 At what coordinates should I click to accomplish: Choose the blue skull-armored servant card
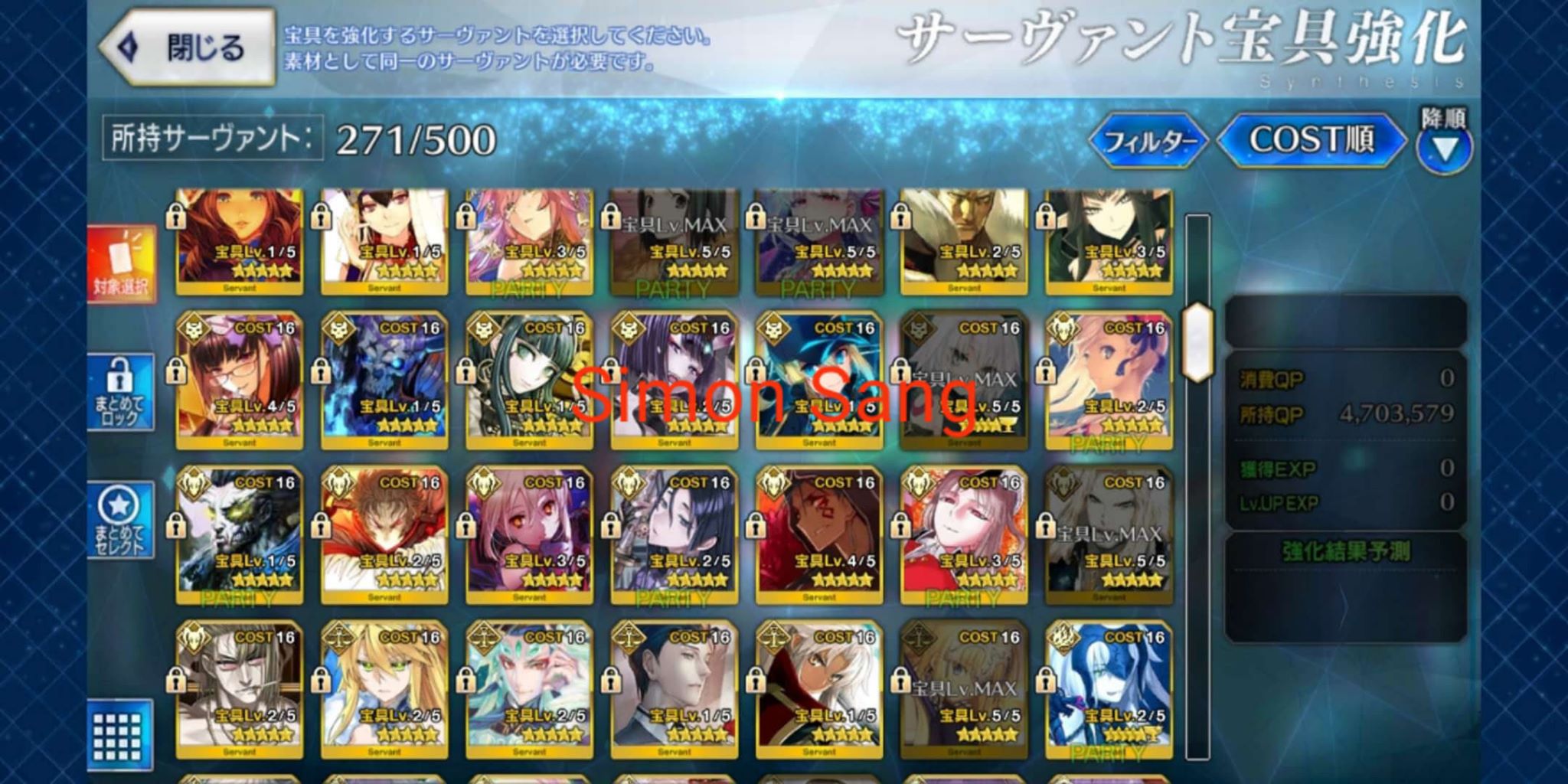pos(384,381)
